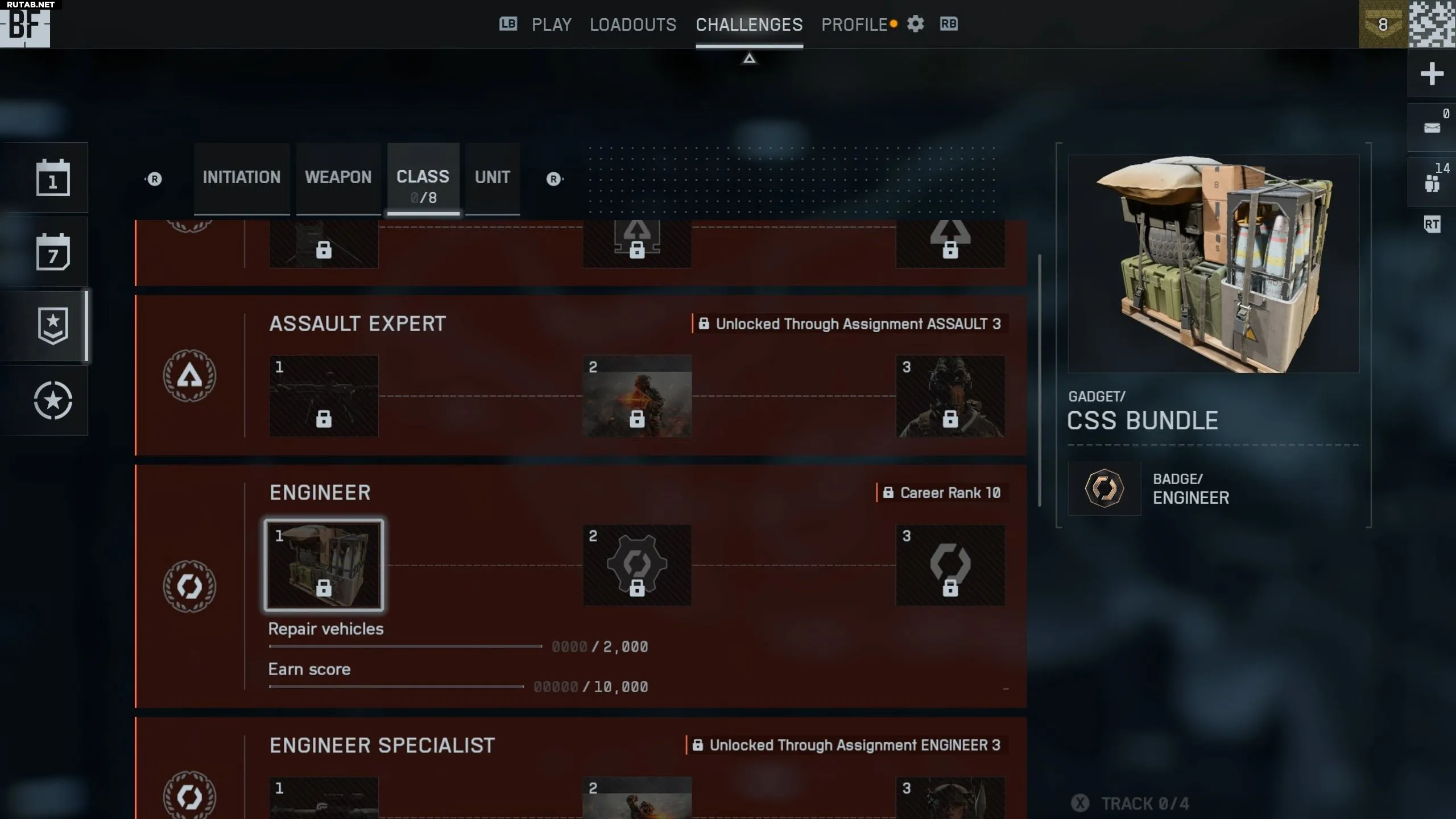Go to the Loadouts section
This screenshot has height=819, width=1456.
click(x=632, y=24)
